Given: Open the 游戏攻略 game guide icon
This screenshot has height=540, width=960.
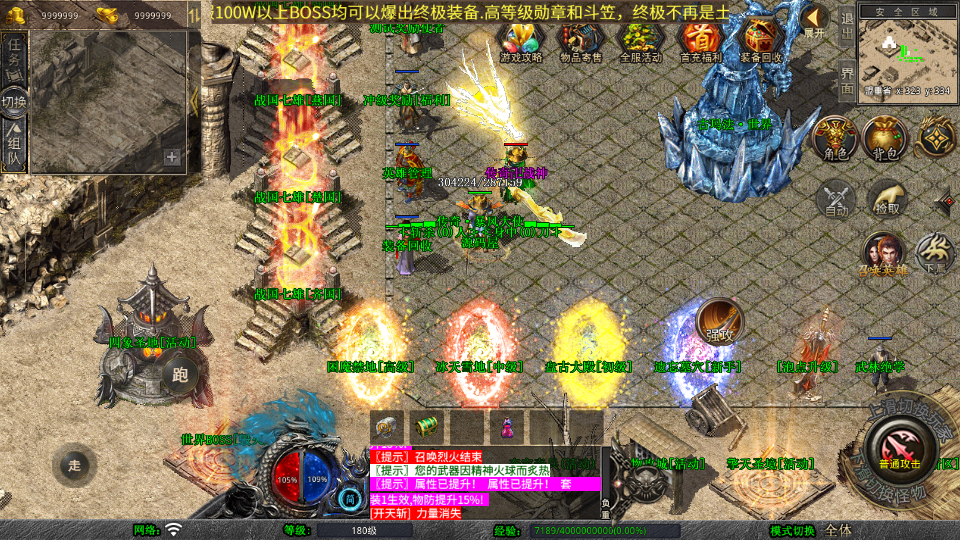Looking at the screenshot, I should [521, 40].
